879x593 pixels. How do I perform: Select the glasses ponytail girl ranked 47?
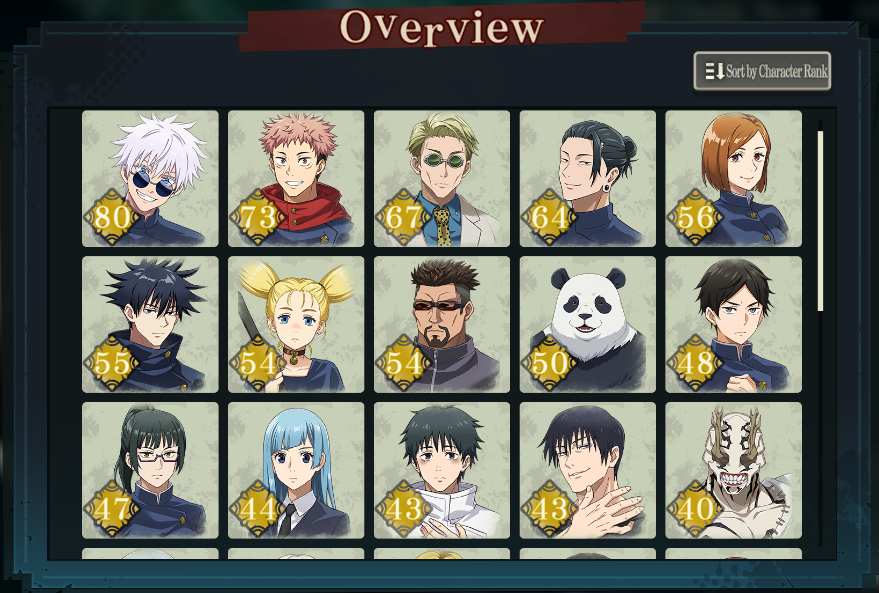[150, 470]
